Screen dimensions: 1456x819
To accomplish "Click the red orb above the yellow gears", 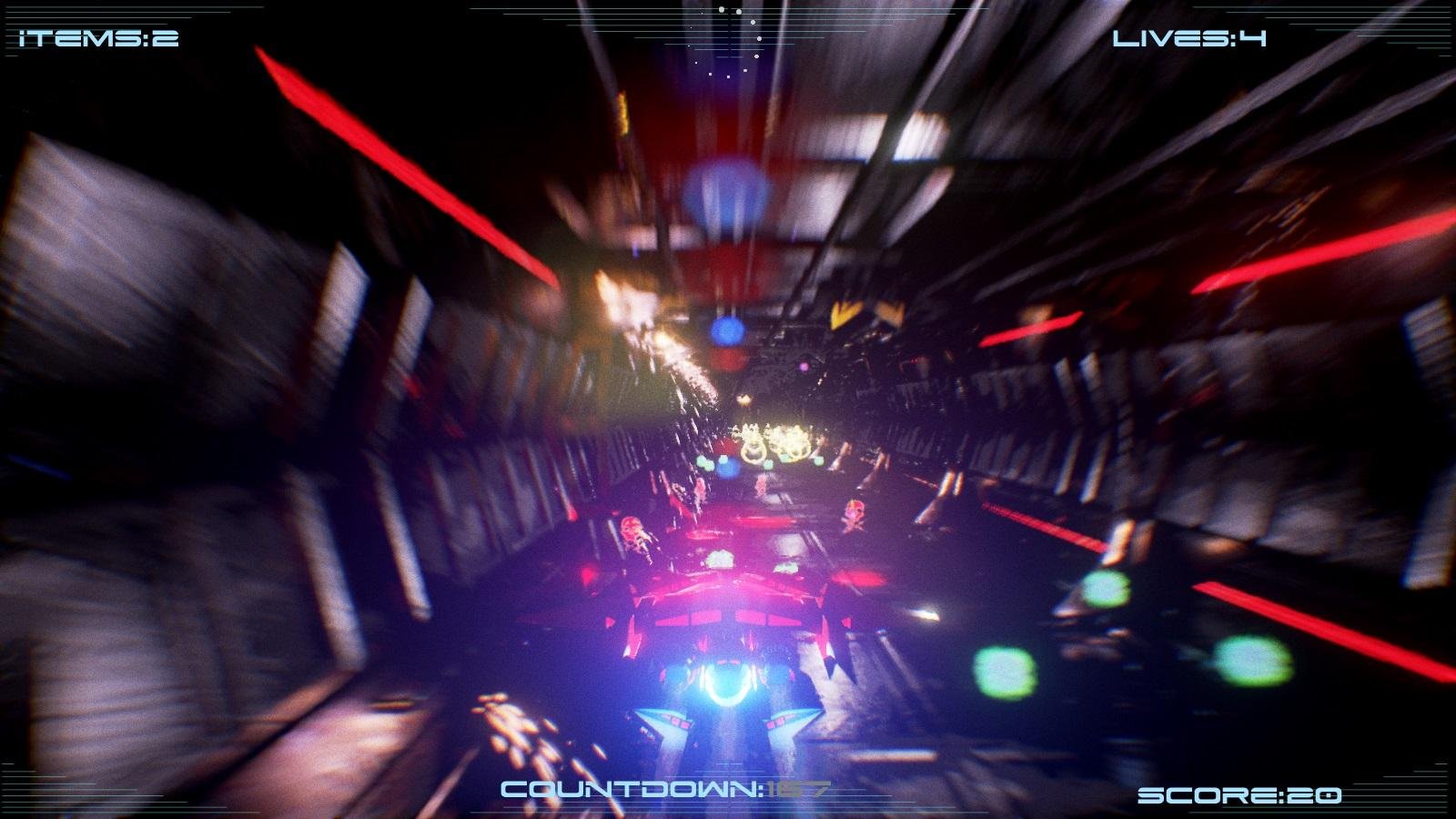I will coord(725,444).
